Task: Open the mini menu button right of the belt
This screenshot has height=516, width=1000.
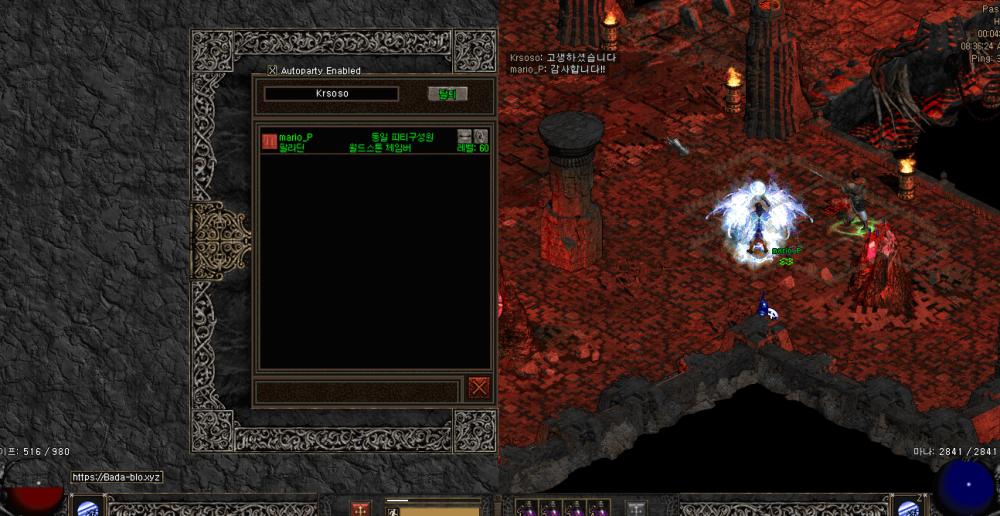Action: [x=636, y=509]
